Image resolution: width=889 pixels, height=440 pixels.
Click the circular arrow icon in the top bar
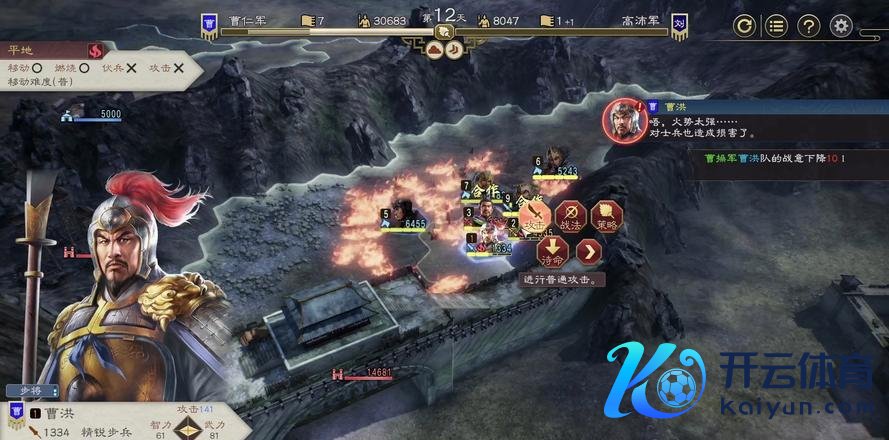744,26
